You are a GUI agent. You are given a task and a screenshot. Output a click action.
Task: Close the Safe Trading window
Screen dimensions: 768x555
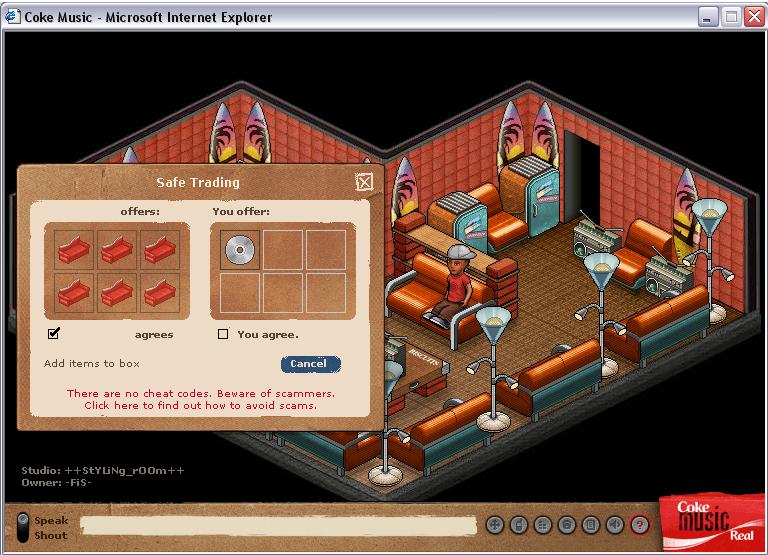click(364, 182)
